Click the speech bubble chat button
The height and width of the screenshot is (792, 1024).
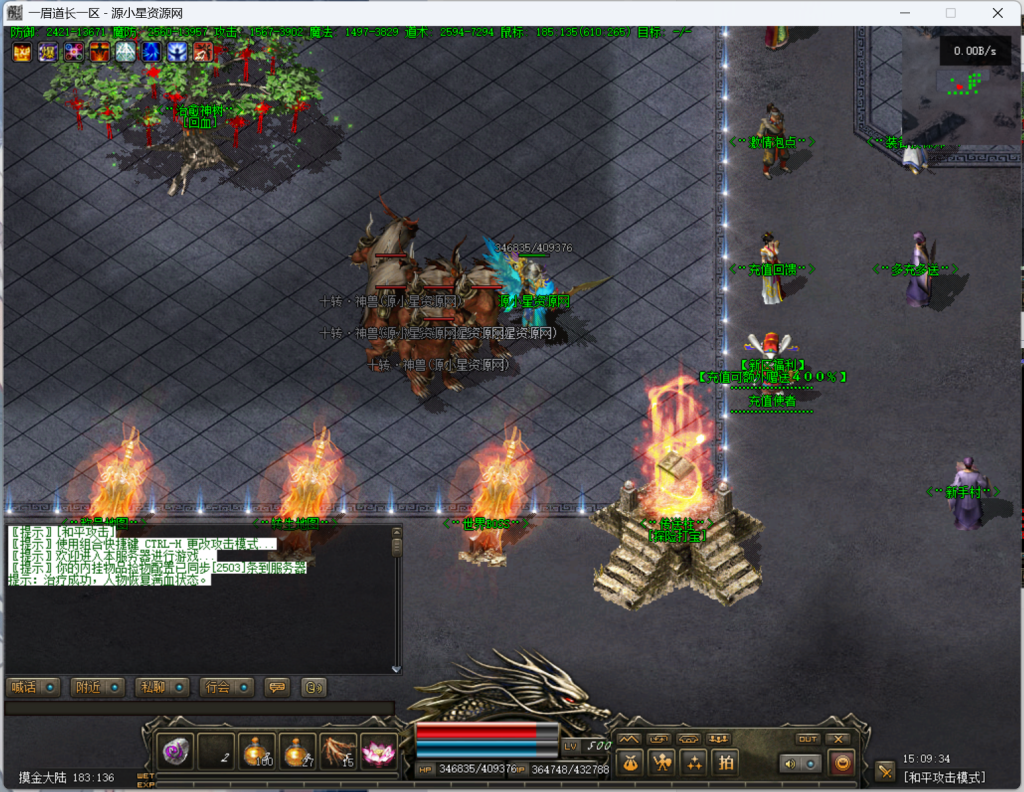tap(277, 687)
